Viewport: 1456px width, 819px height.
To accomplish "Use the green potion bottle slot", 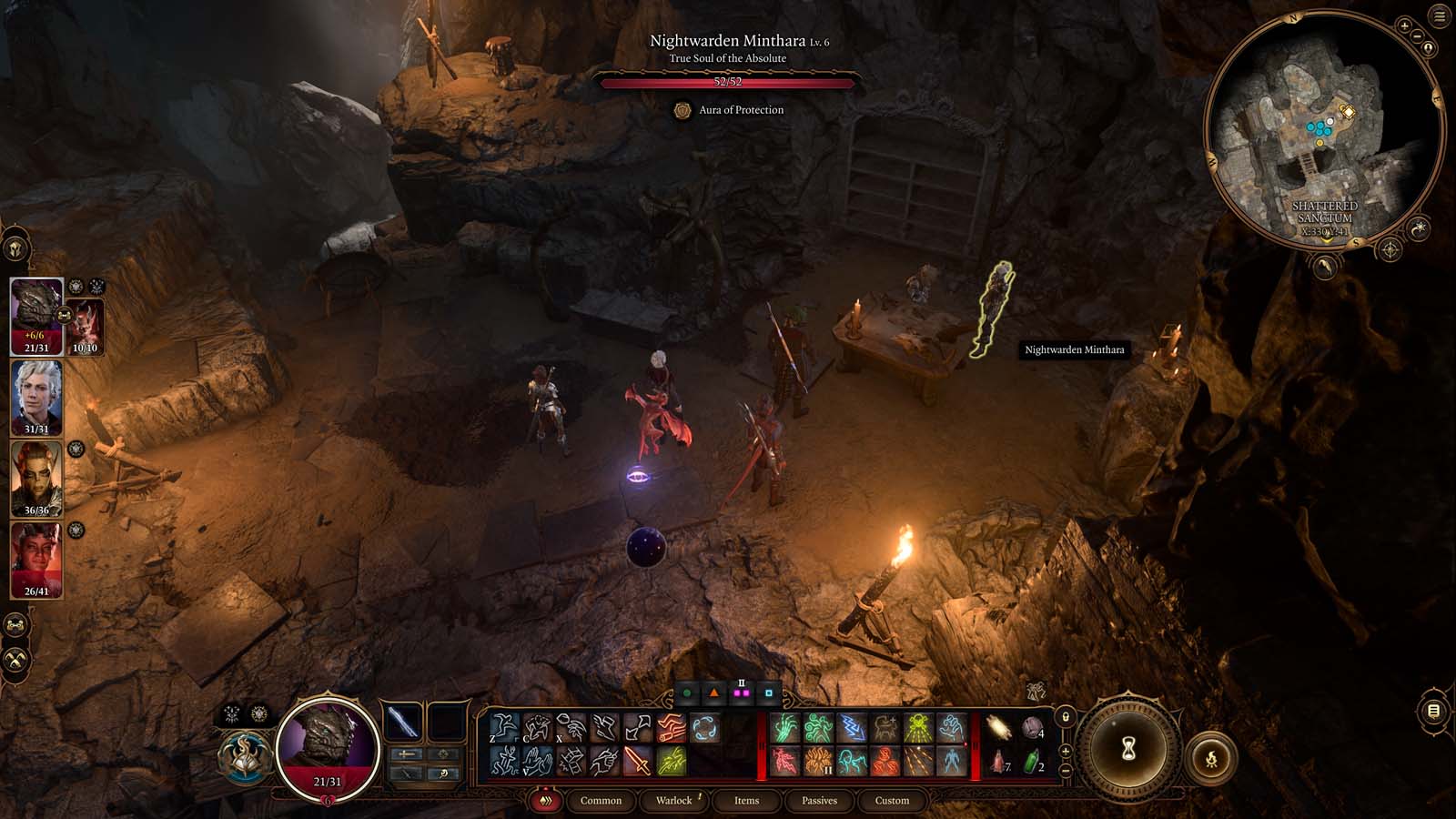I will pyautogui.click(x=1032, y=761).
